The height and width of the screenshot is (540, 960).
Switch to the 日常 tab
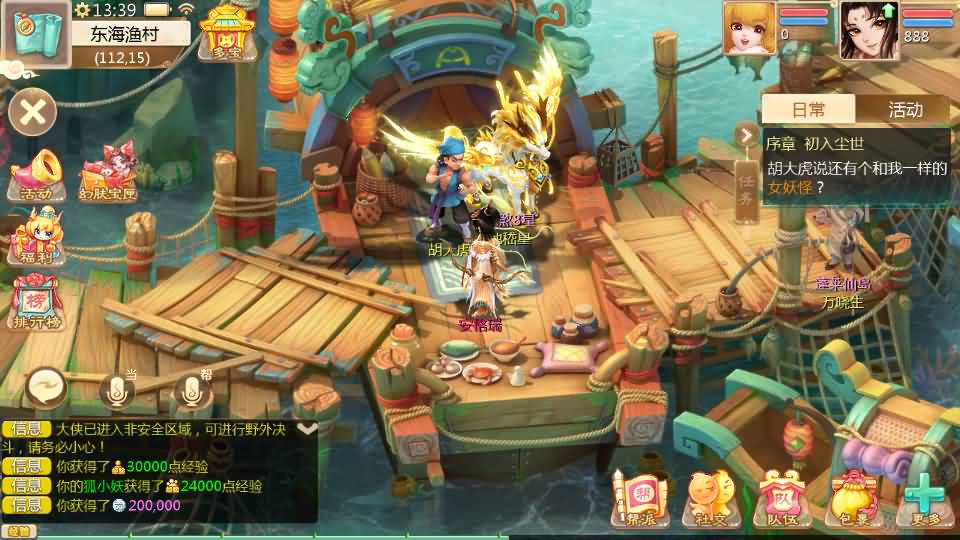808,109
